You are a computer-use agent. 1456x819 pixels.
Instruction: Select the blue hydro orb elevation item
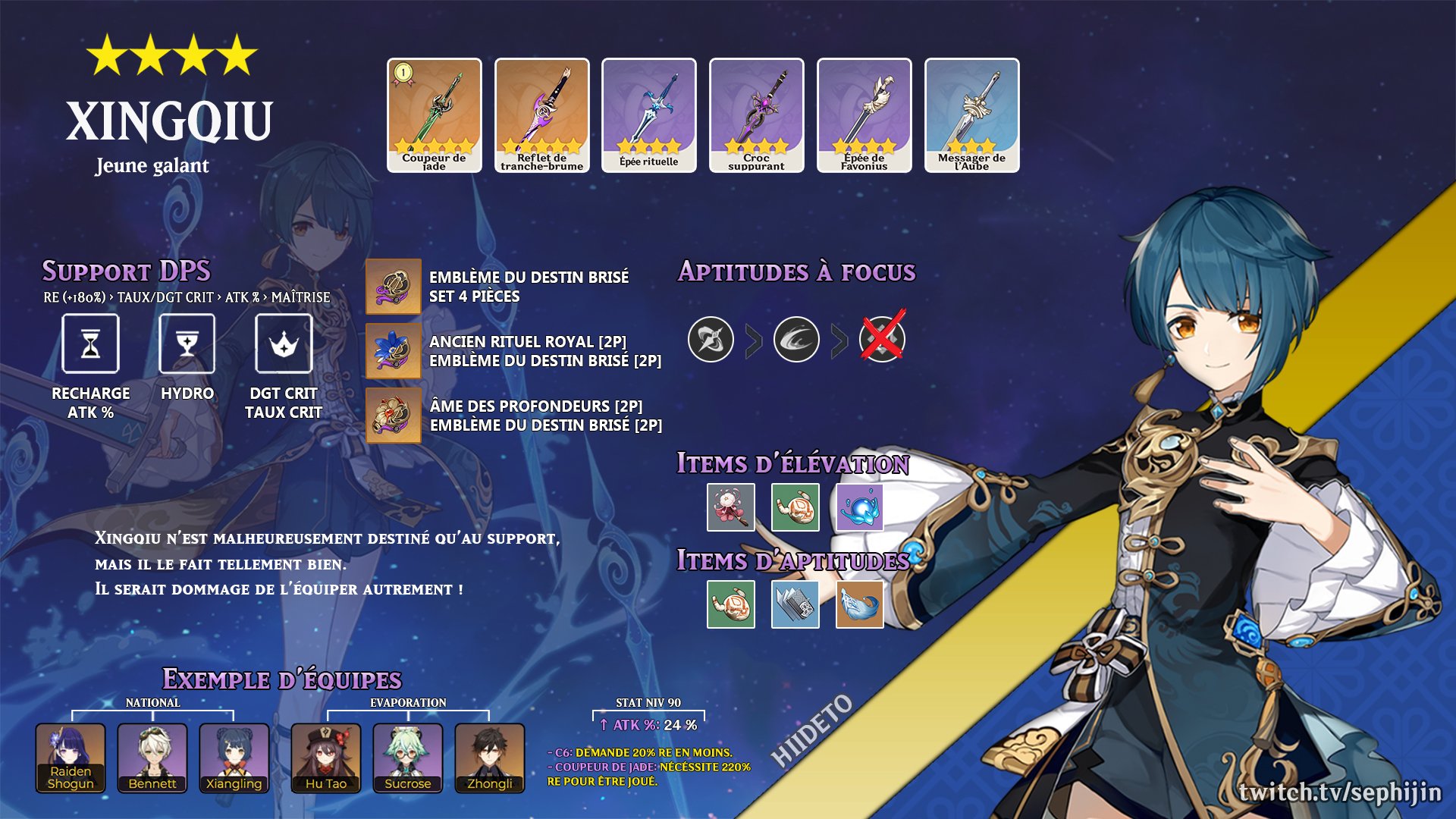[x=859, y=507]
